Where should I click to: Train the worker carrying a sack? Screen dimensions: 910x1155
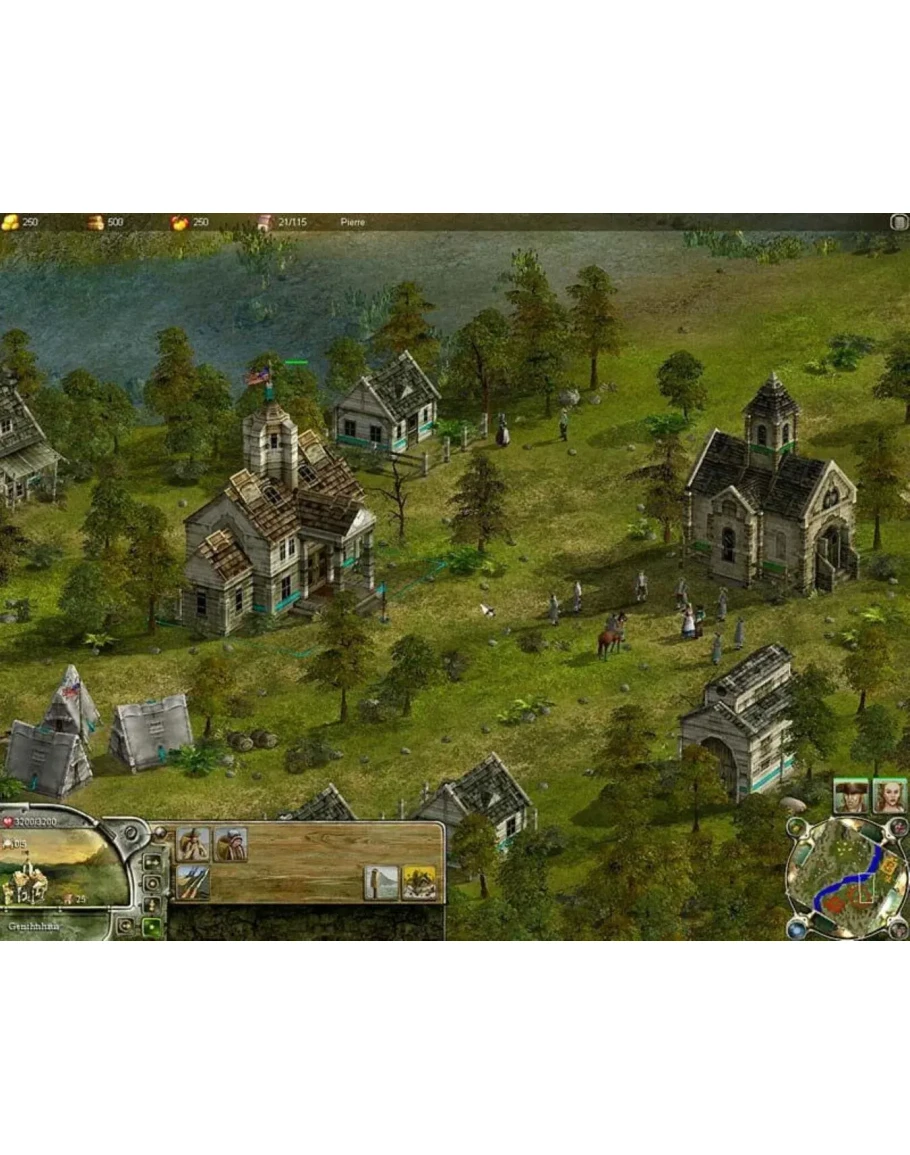(x=230, y=844)
